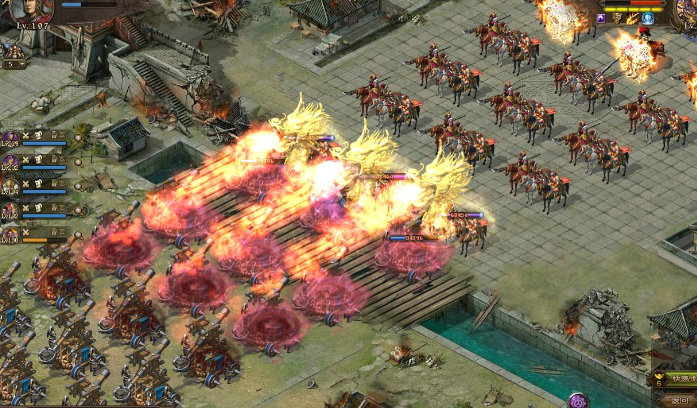Activate the purple mountain skill icon

(603, 18)
